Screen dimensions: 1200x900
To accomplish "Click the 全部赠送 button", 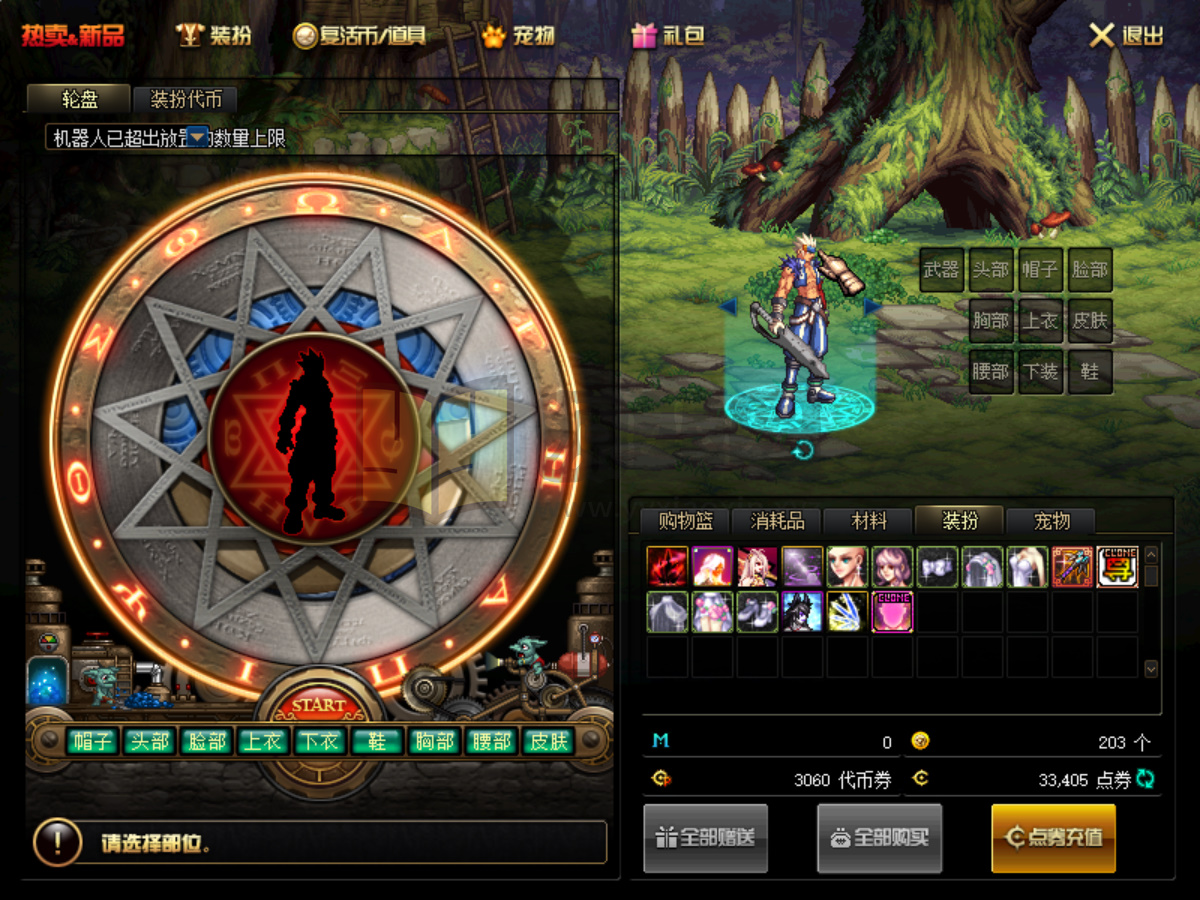I will (x=705, y=837).
